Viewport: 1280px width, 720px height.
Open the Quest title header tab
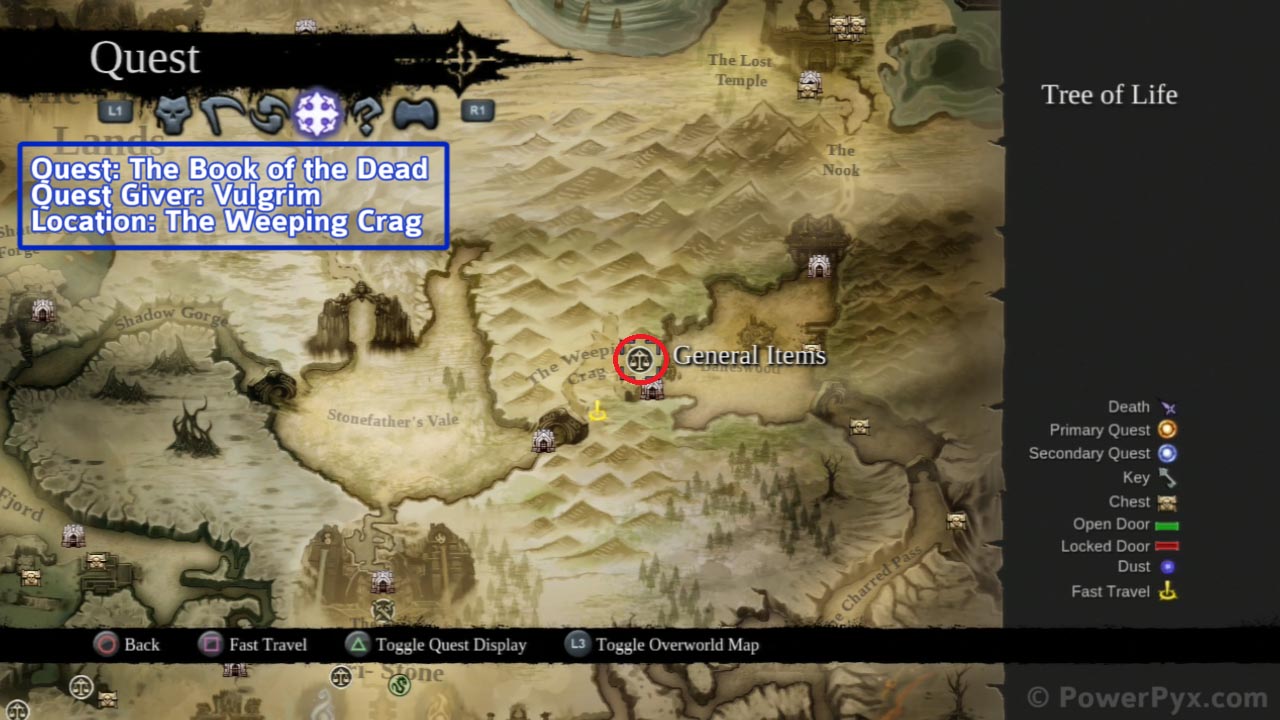[x=146, y=58]
